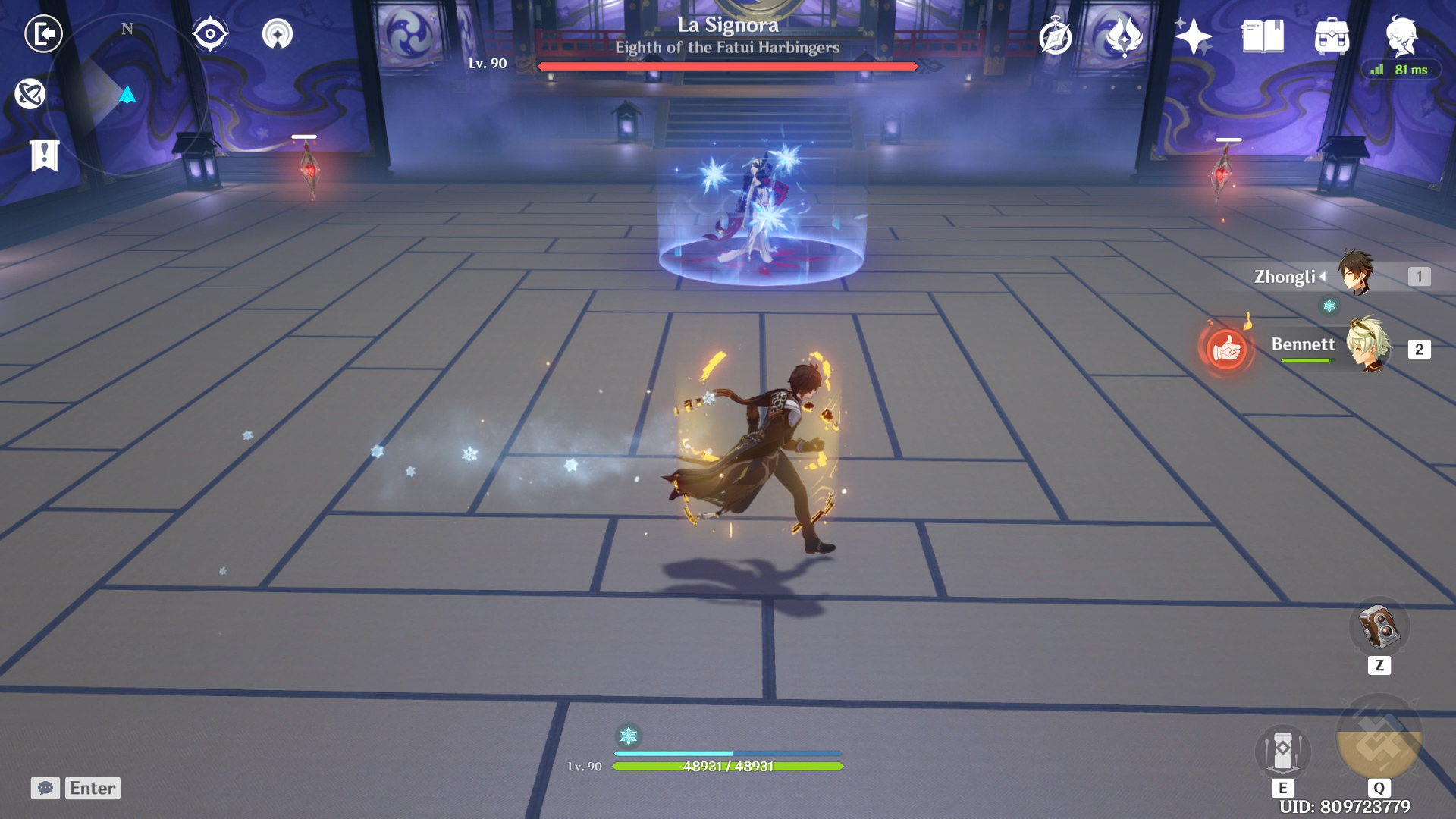Use the Kamera gadget icon
This screenshot has height=819, width=1456.
[1379, 627]
